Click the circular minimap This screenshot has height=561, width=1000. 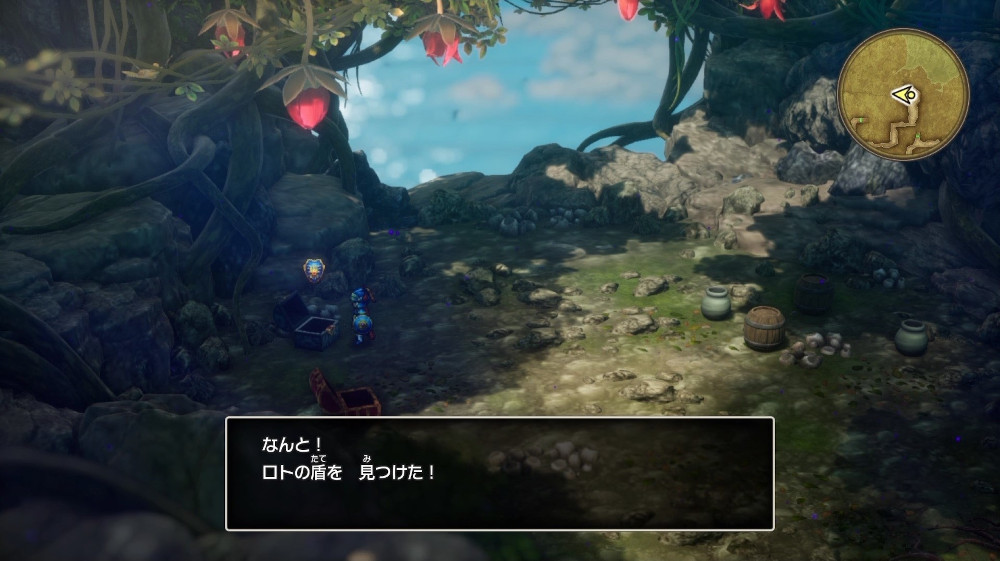[x=902, y=94]
